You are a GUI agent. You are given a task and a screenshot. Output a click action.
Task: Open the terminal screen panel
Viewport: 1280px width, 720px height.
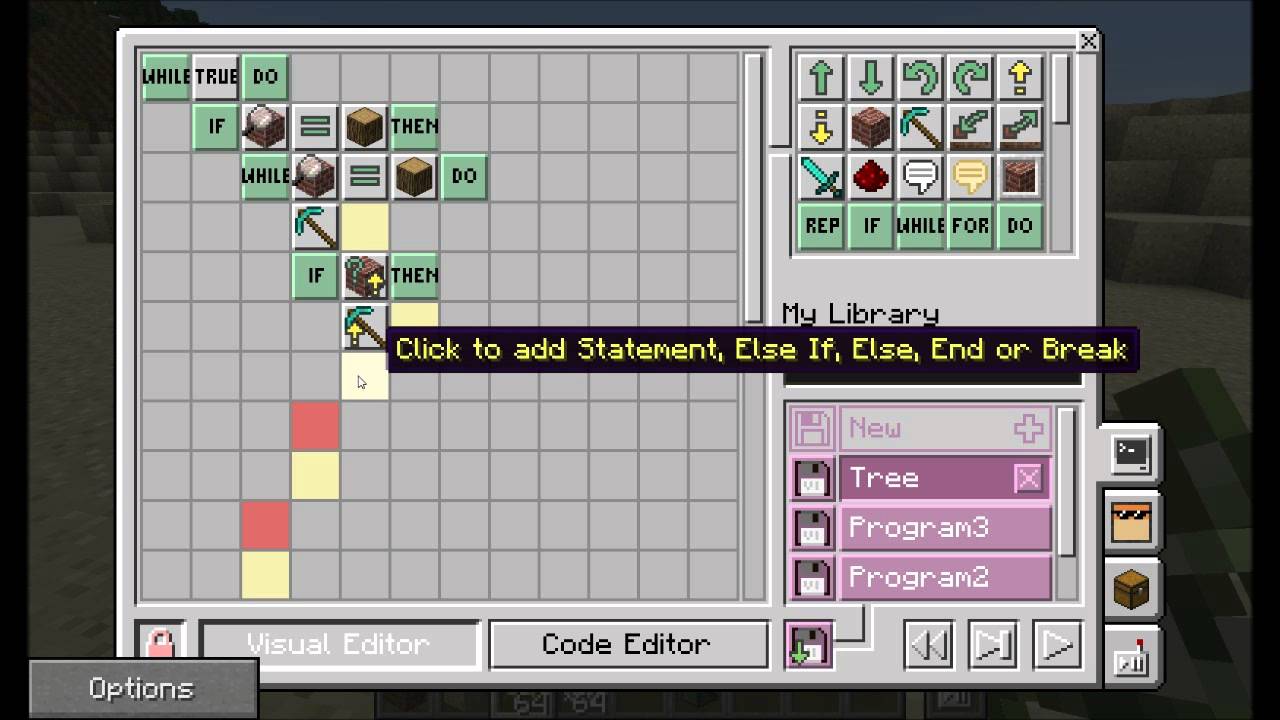point(1131,453)
